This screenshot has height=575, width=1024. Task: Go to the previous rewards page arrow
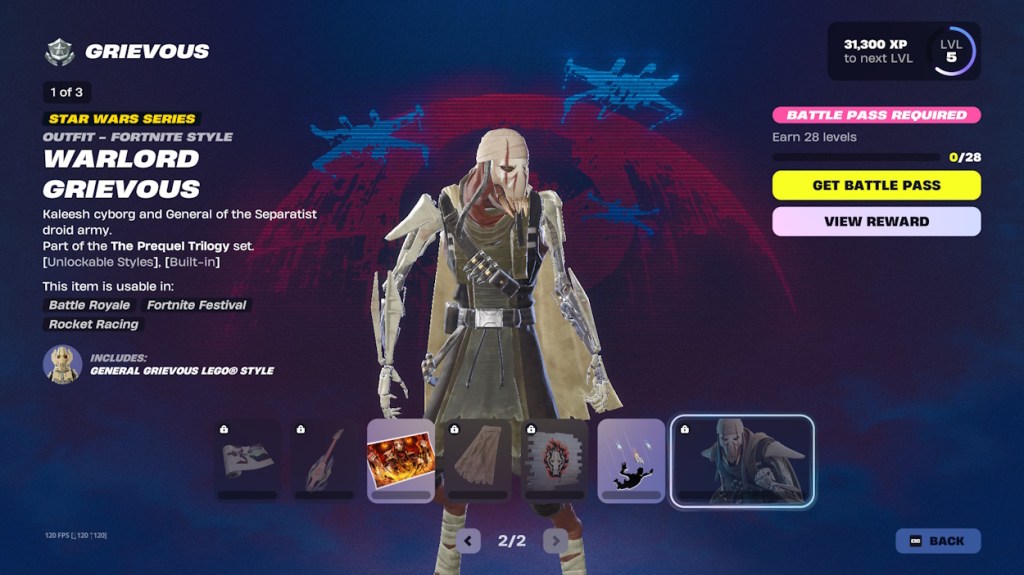click(x=468, y=541)
